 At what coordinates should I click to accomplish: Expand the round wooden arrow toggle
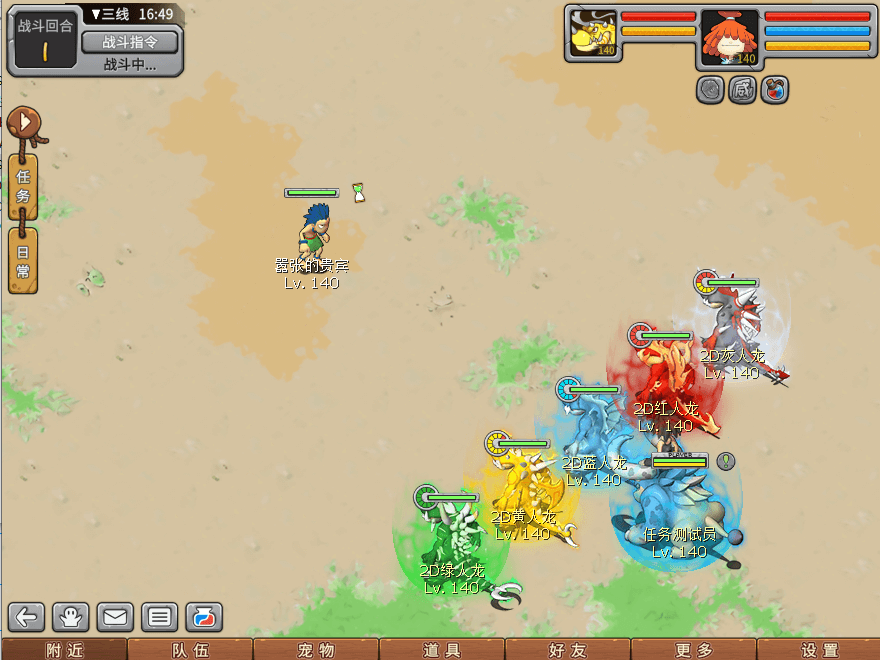coord(24,123)
